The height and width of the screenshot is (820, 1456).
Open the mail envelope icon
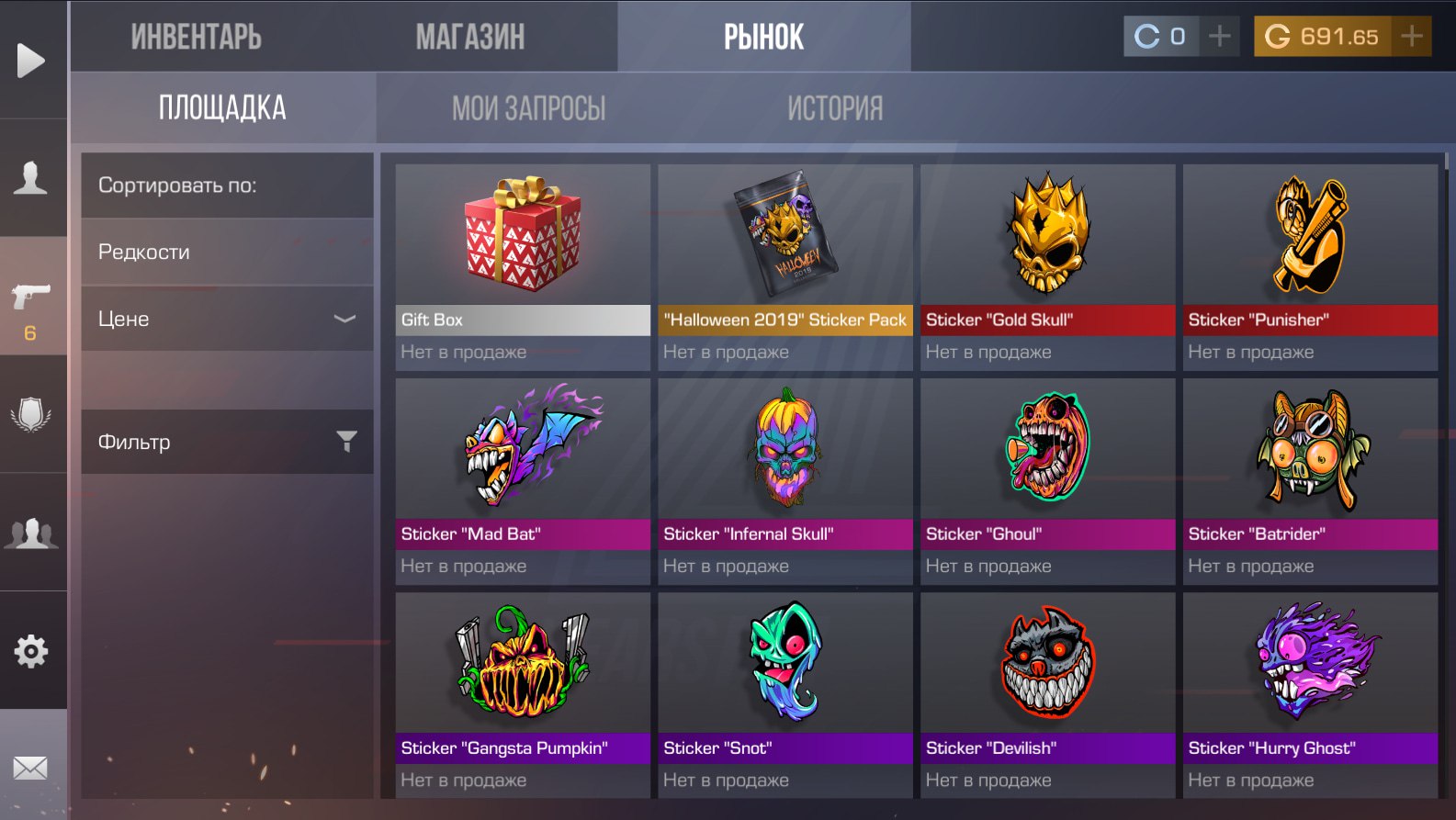[x=31, y=768]
